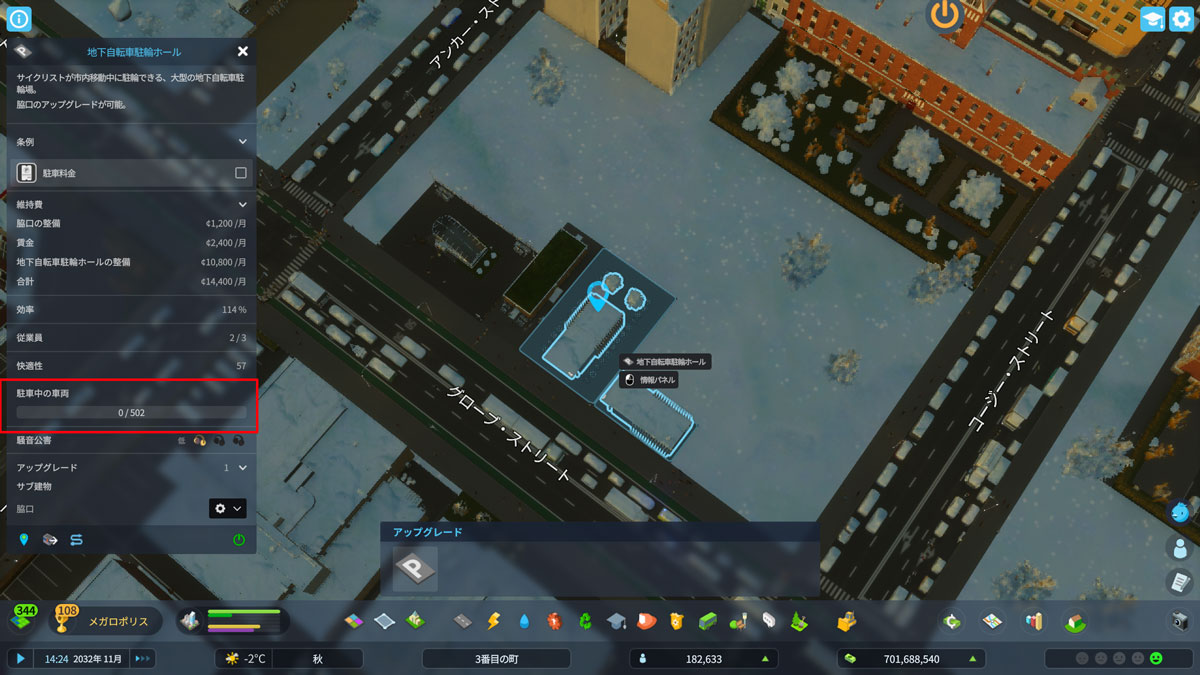The height and width of the screenshot is (675, 1200).
Task: Toggle the play/pause simulation button
Action: click(x=19, y=658)
